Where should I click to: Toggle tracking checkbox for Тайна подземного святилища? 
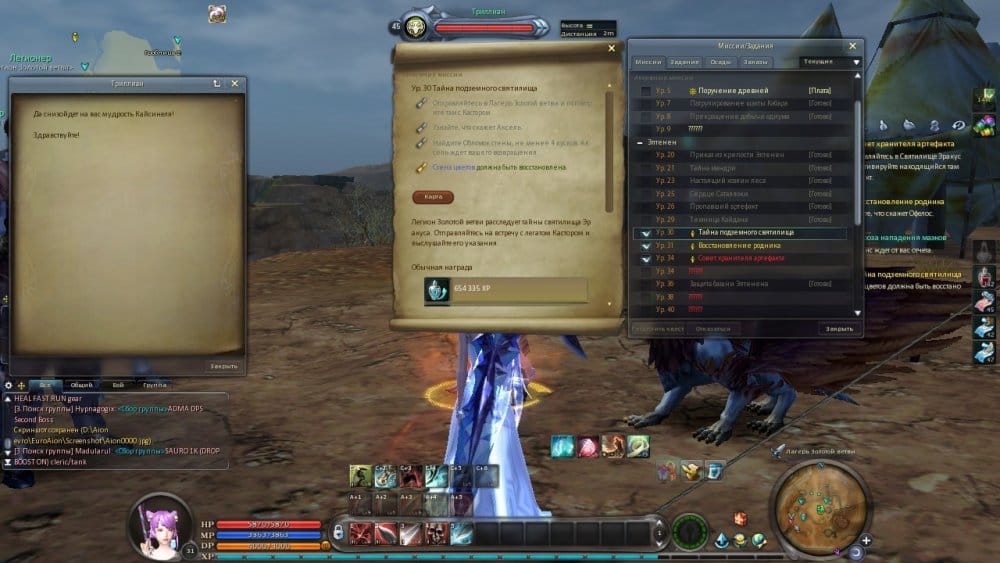646,233
